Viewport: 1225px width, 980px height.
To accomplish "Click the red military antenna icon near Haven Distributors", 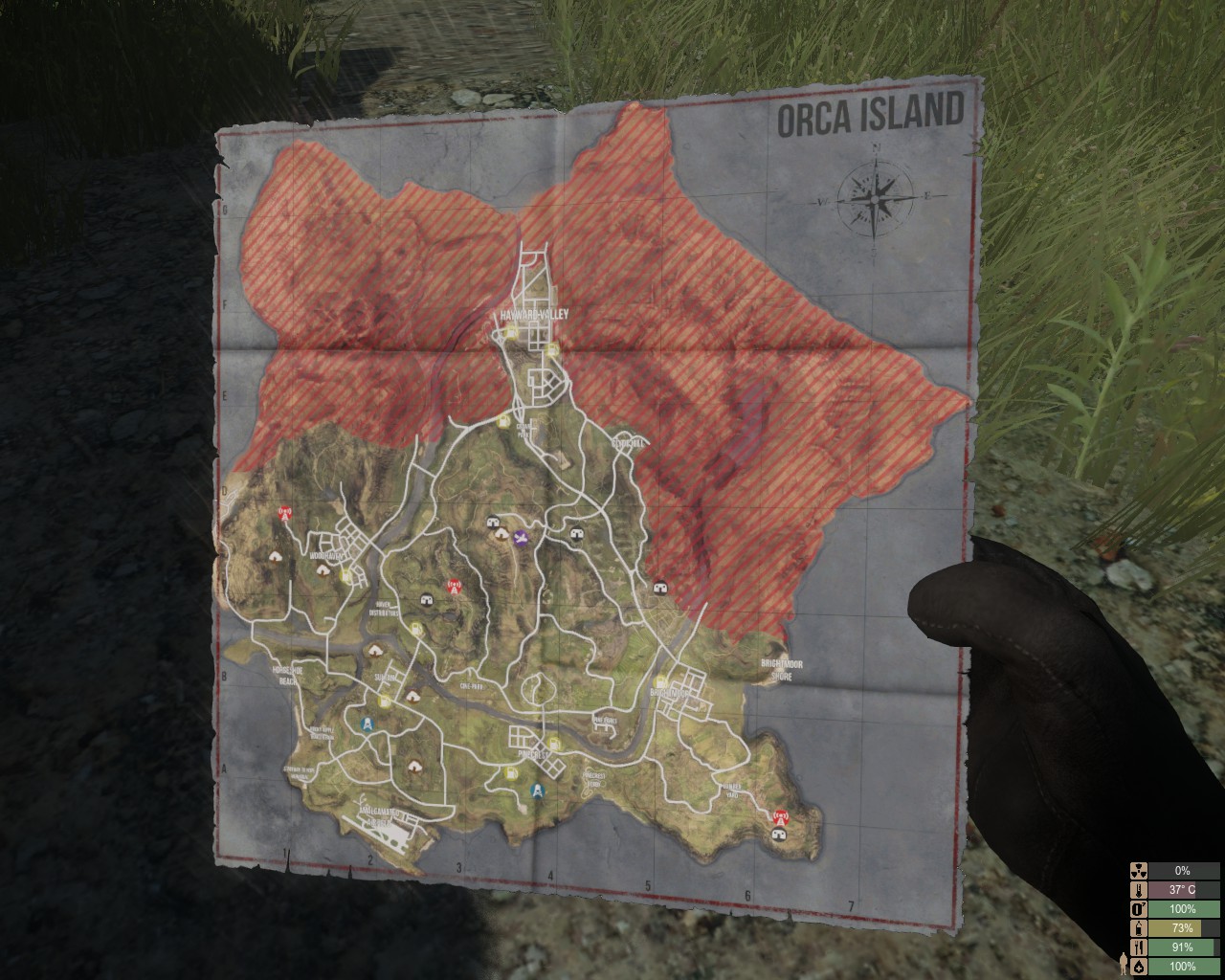I will pos(454,584).
